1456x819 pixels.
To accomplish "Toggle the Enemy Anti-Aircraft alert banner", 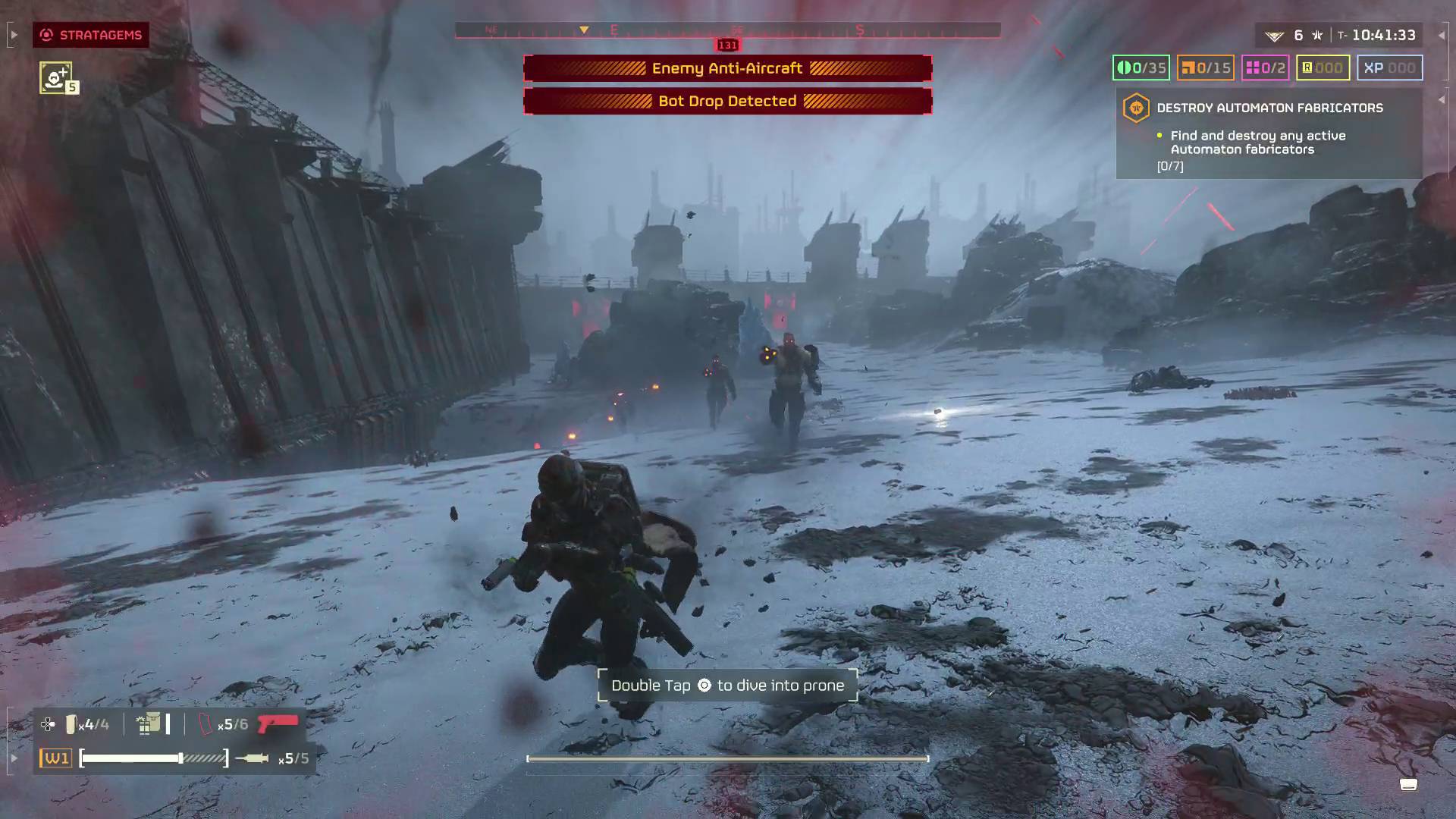I will tap(727, 67).
